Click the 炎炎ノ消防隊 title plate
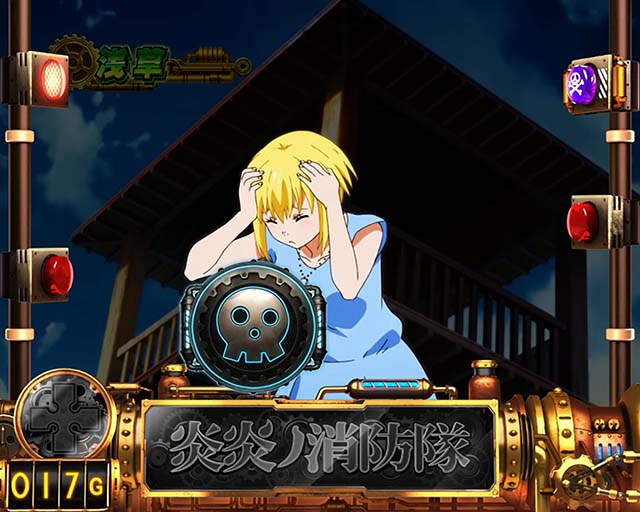The height and width of the screenshot is (512, 640). click(x=319, y=448)
